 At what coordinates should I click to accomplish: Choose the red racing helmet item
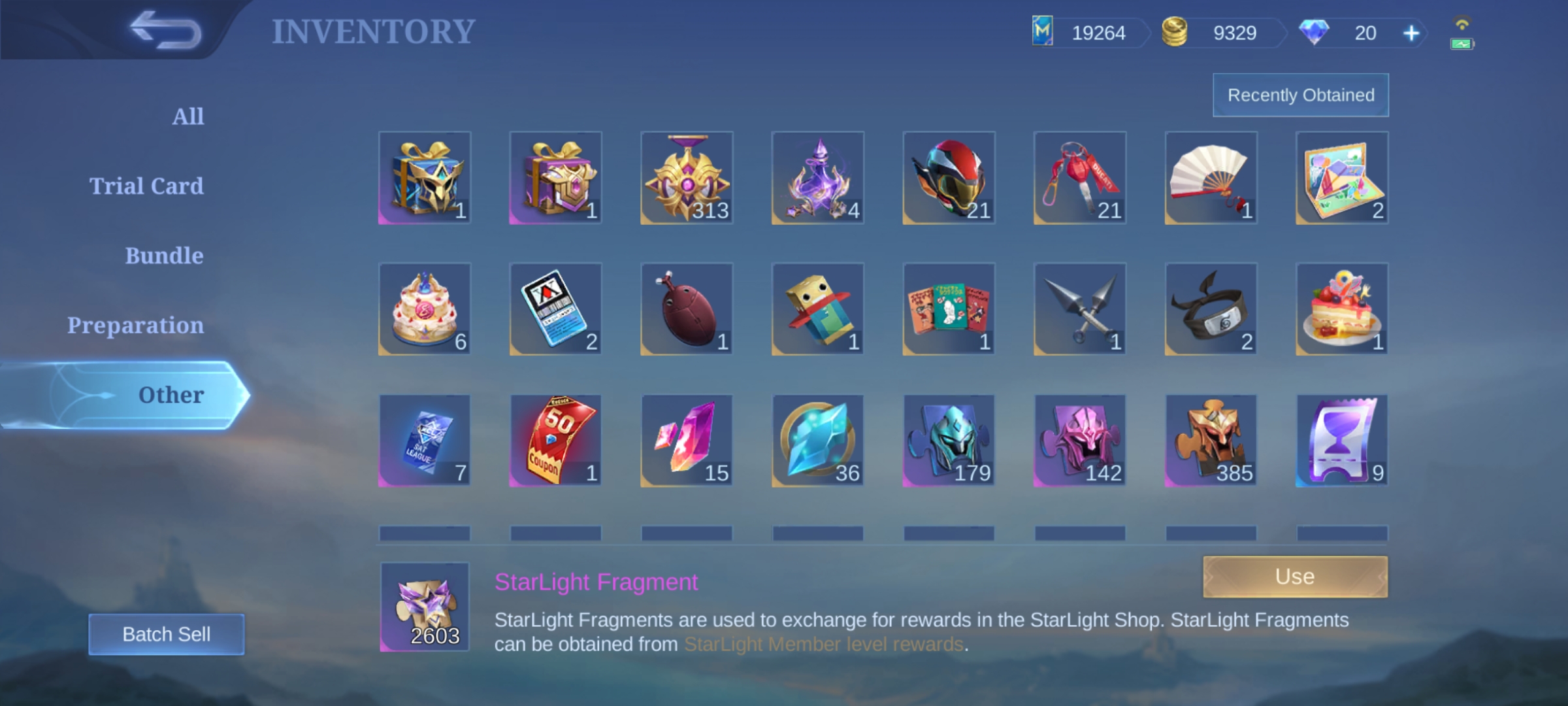point(949,178)
